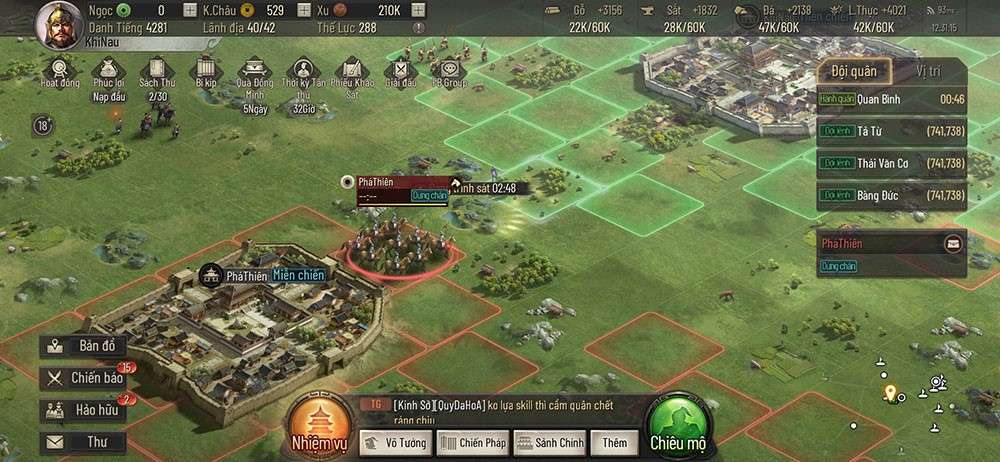The height and width of the screenshot is (462, 1000).
Task: View the Chiến báo battle reports
Action: click(x=86, y=378)
